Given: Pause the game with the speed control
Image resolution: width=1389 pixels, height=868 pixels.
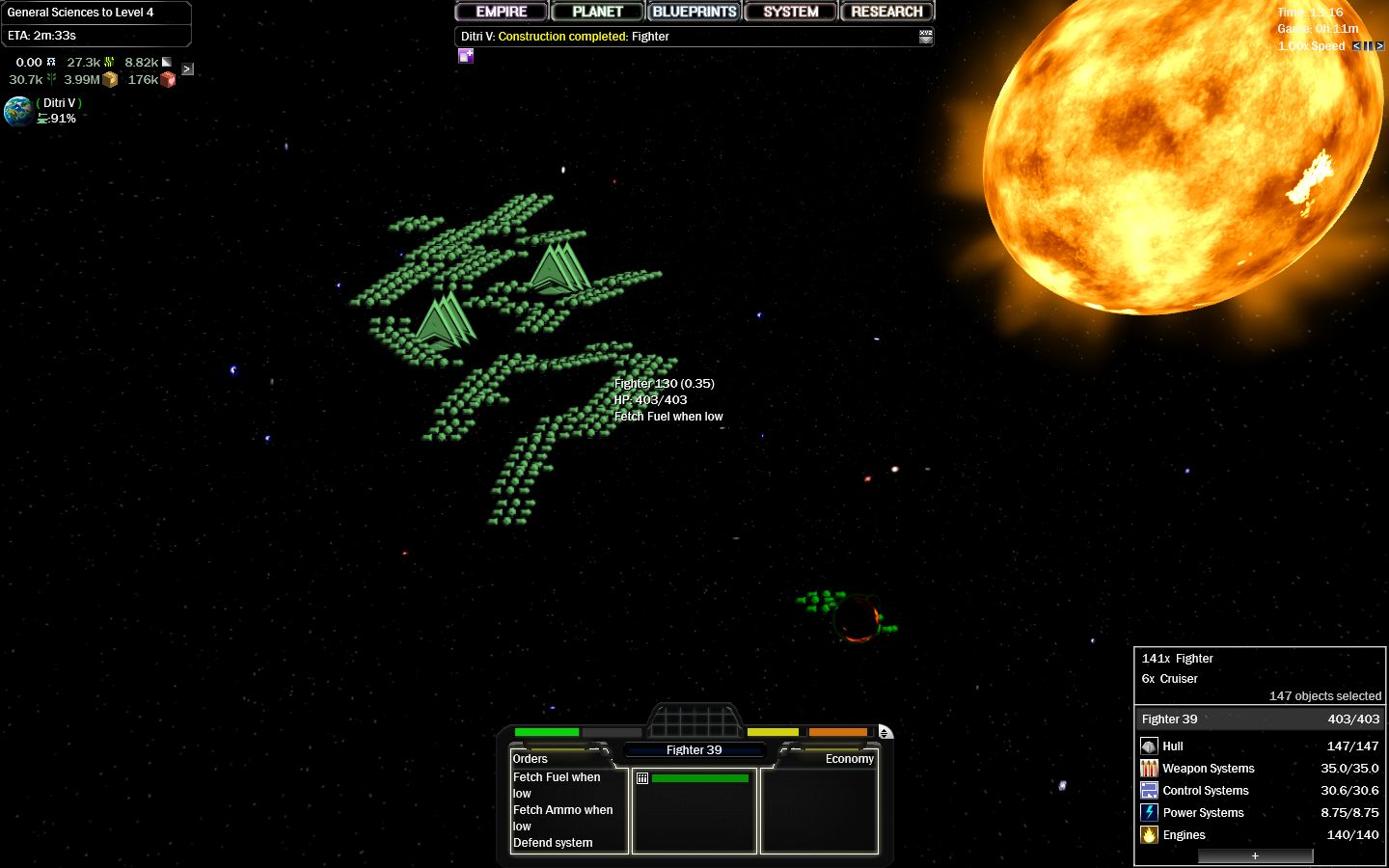Looking at the screenshot, I should point(1369,45).
